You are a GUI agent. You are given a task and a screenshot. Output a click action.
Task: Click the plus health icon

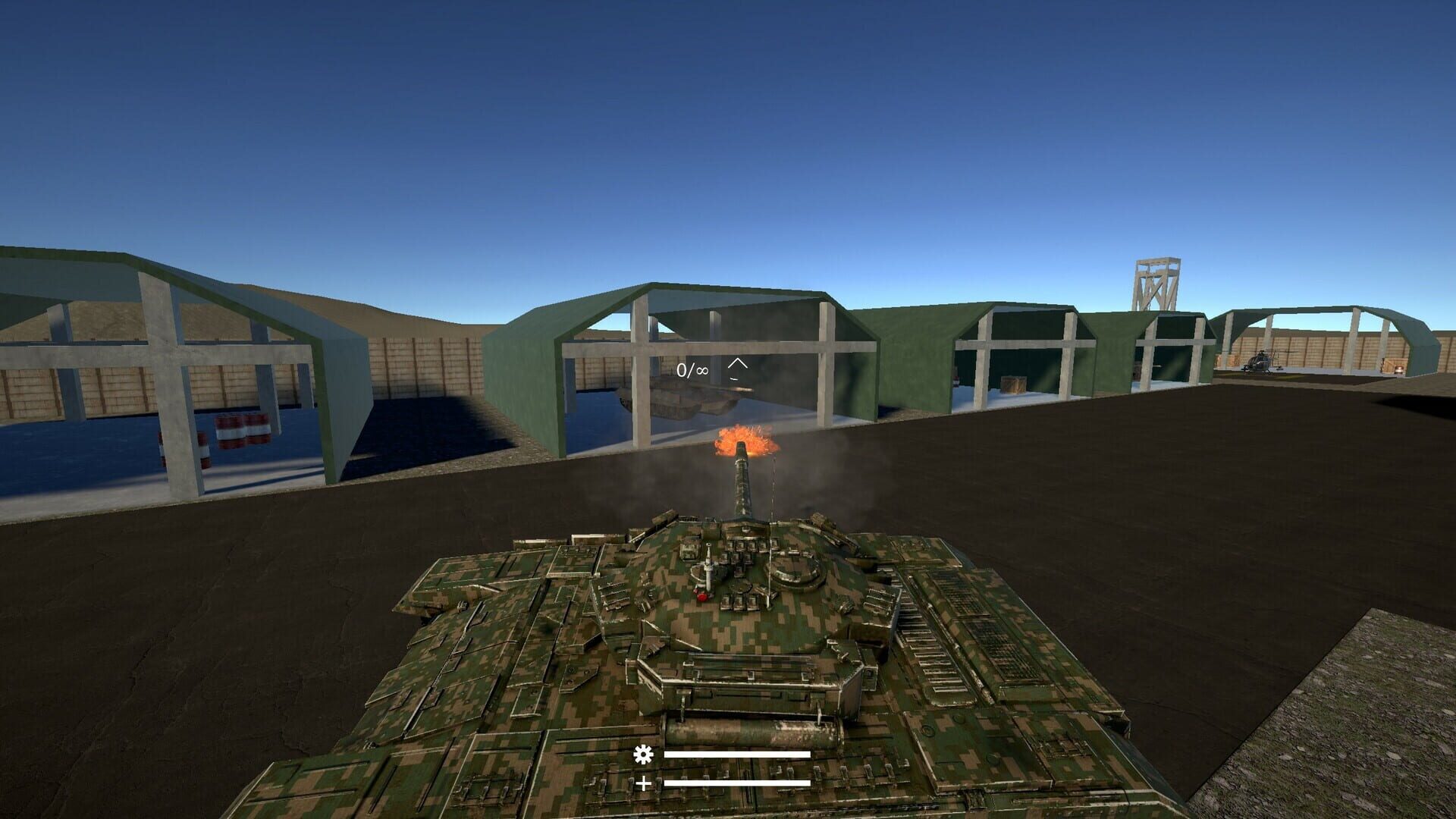(x=643, y=785)
